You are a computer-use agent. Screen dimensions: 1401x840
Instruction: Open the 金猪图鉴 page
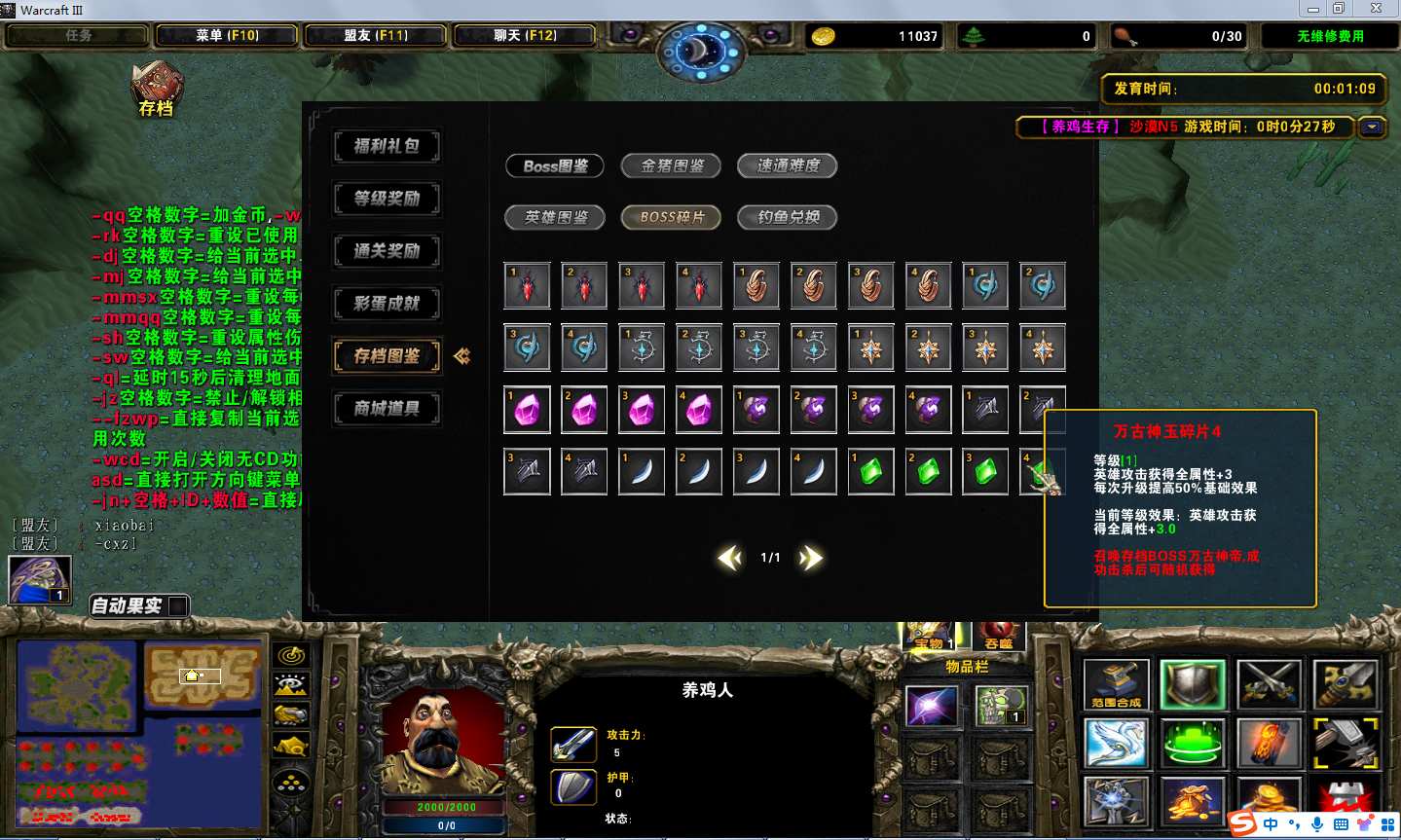(x=672, y=165)
